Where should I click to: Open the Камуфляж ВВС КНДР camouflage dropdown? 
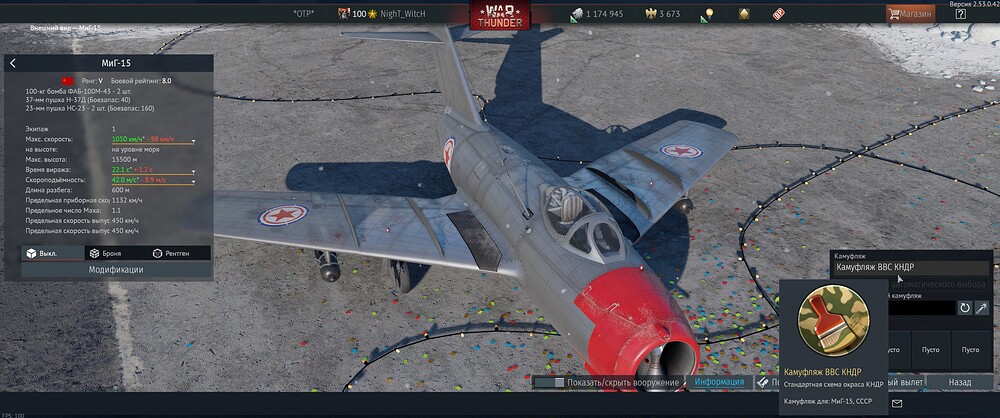[x=911, y=267]
